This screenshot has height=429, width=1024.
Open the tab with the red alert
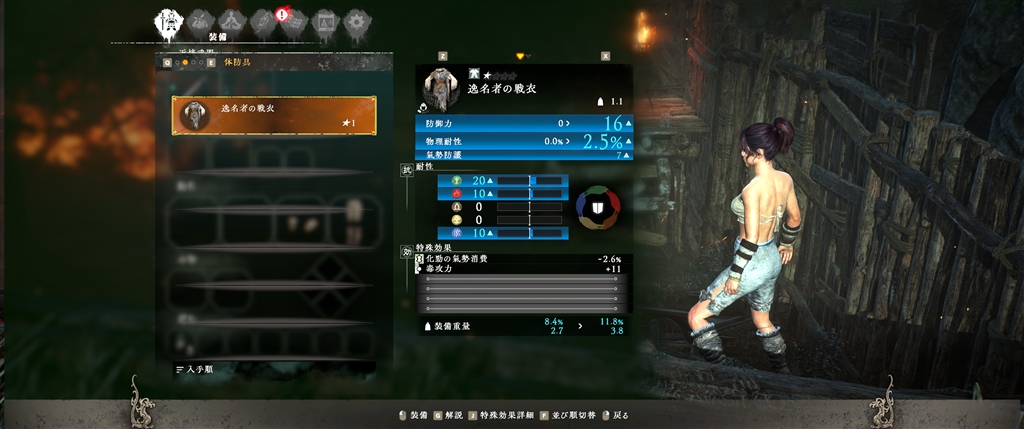294,21
